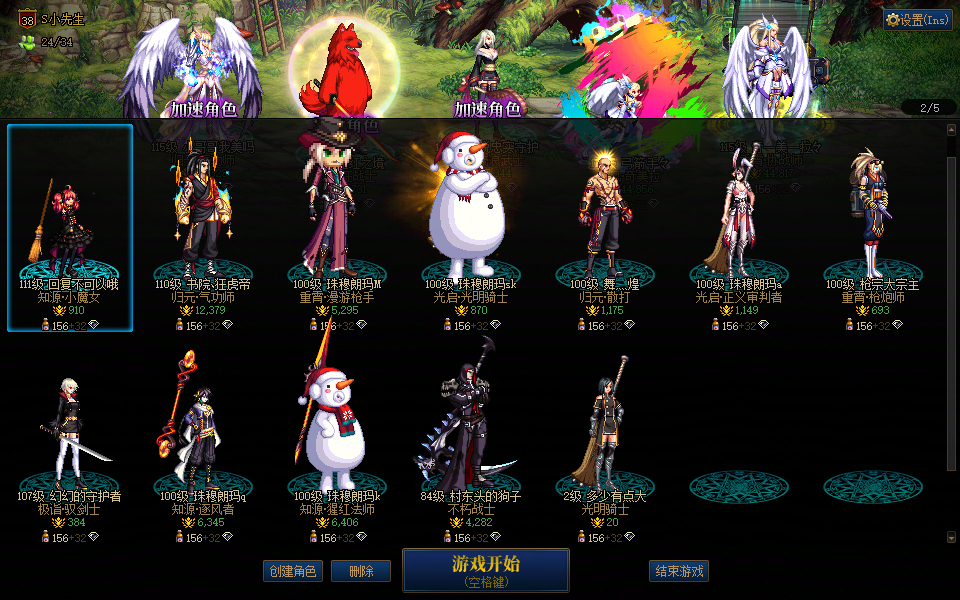Click the 游戏开始 start game button
The image size is (960, 600).
[485, 570]
